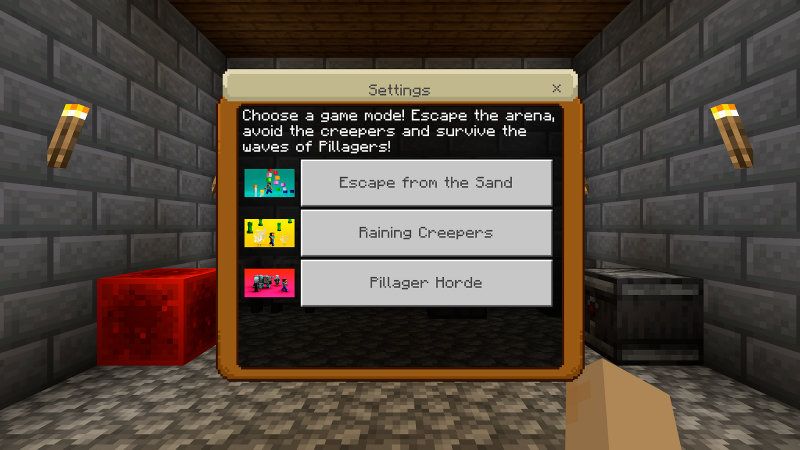Click the pink Pillager Horde thumbnail
This screenshot has height=450, width=800.
(x=269, y=283)
